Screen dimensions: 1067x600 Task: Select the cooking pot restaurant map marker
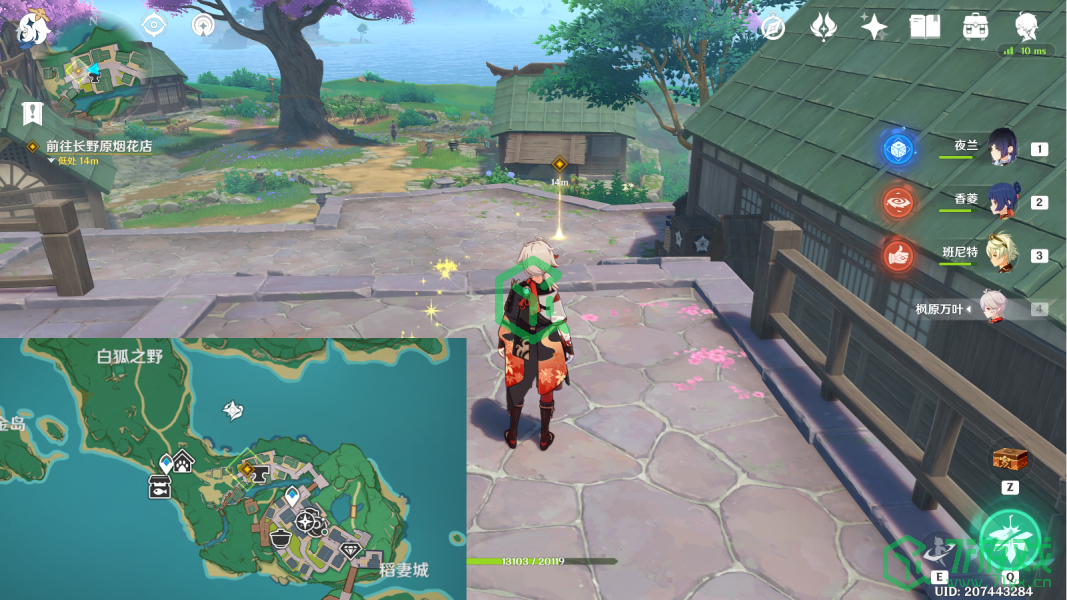pos(281,538)
